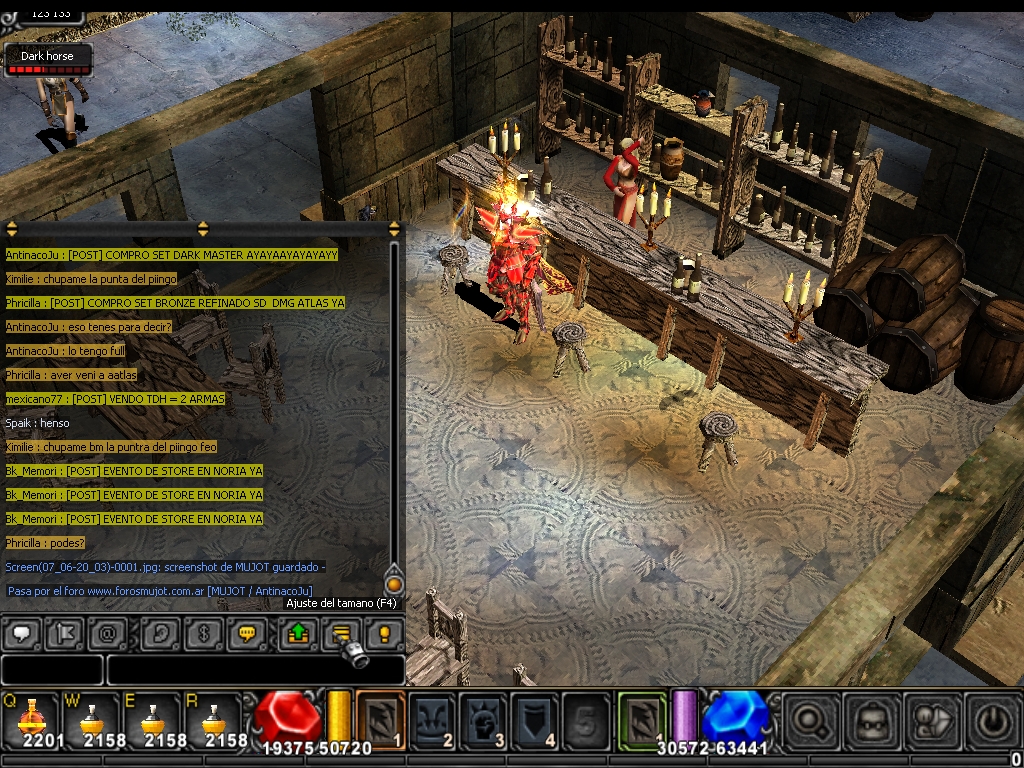Screen dimensions: 1024x768
Task: Toggle the yellow speech bubble button
Action: coord(246,632)
